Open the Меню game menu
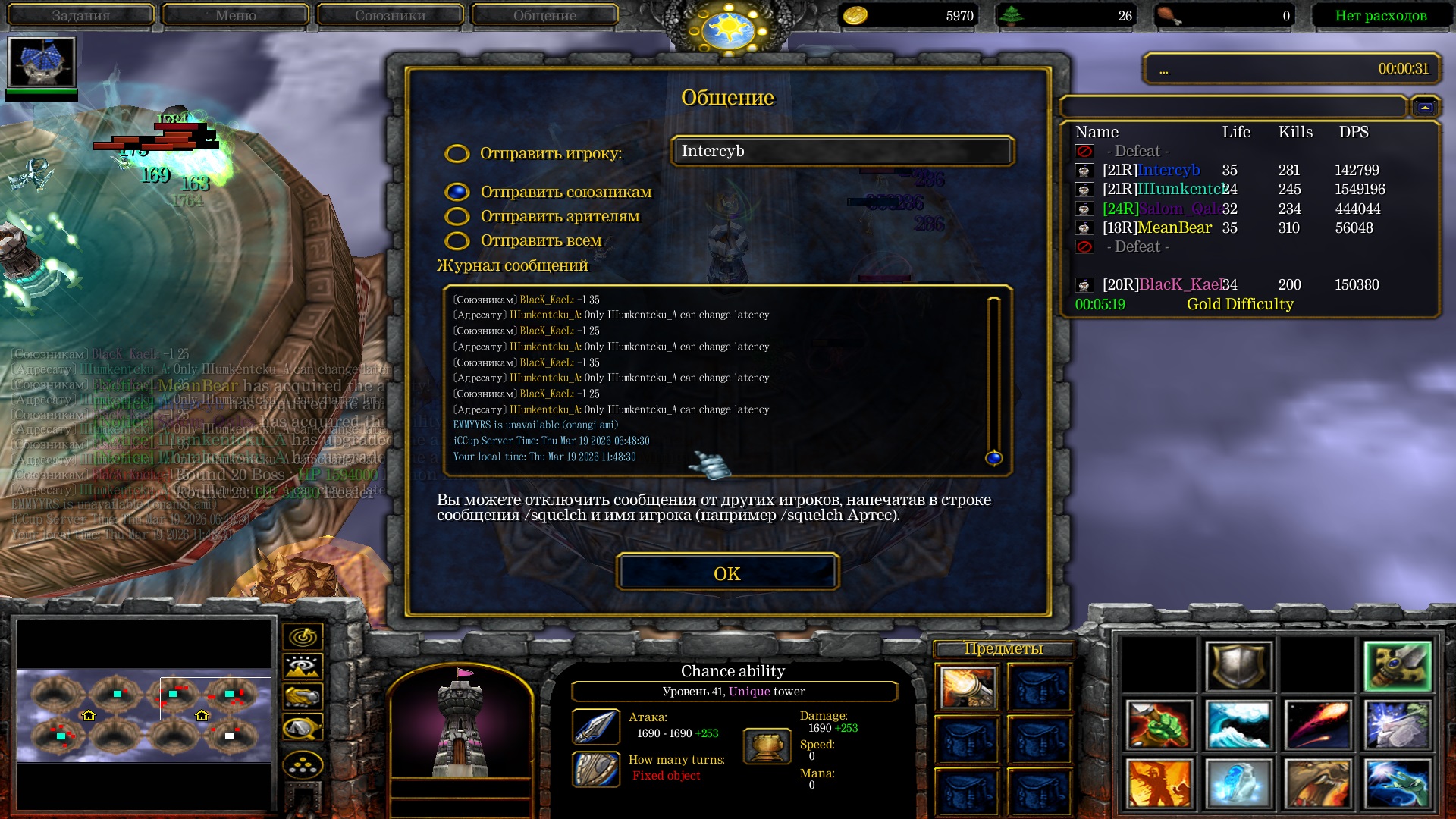Image resolution: width=1456 pixels, height=819 pixels. (x=235, y=15)
